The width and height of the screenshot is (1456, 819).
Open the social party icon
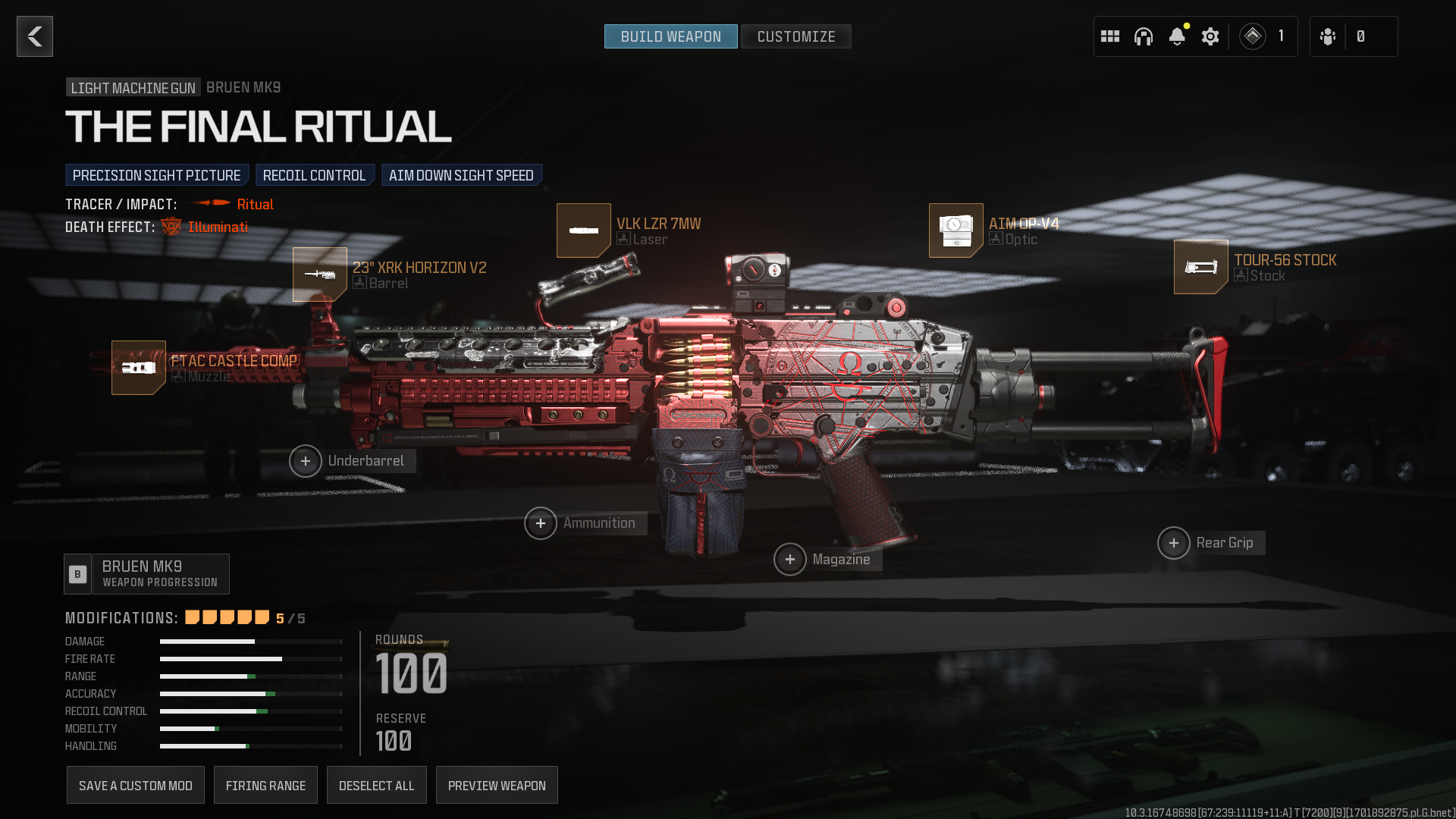point(1328,36)
